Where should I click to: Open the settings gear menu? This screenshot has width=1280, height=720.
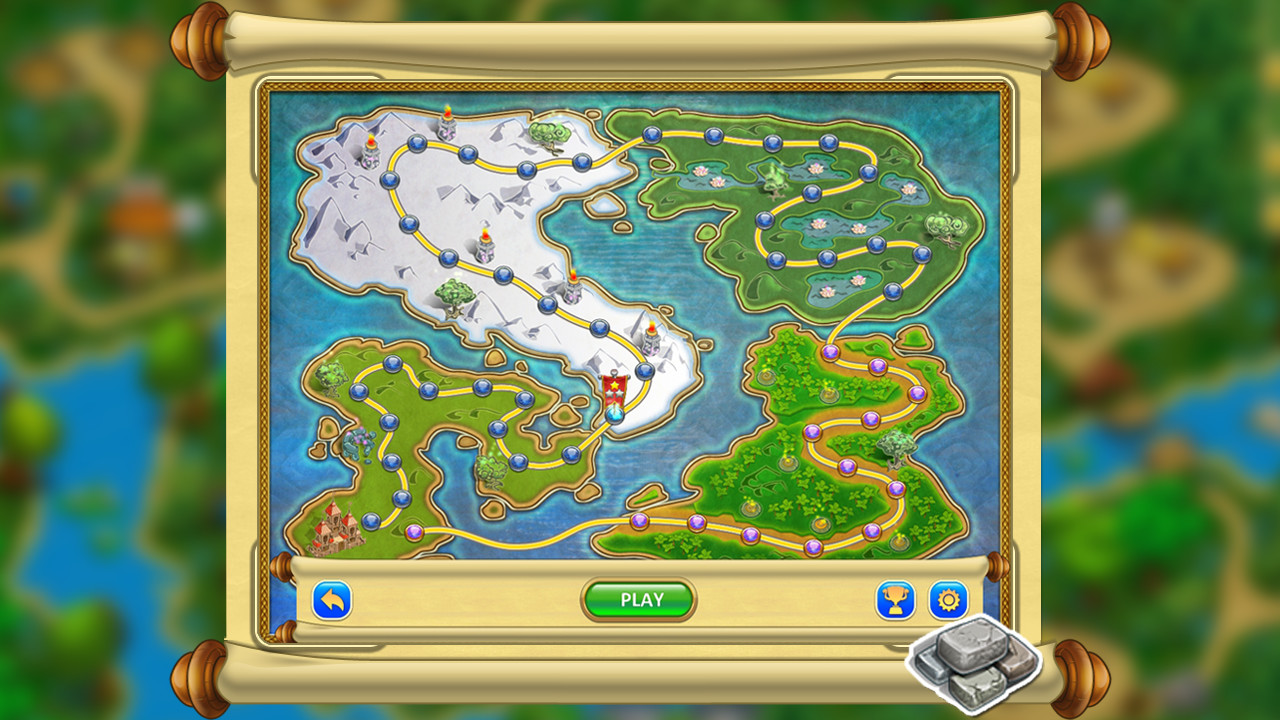coord(948,598)
